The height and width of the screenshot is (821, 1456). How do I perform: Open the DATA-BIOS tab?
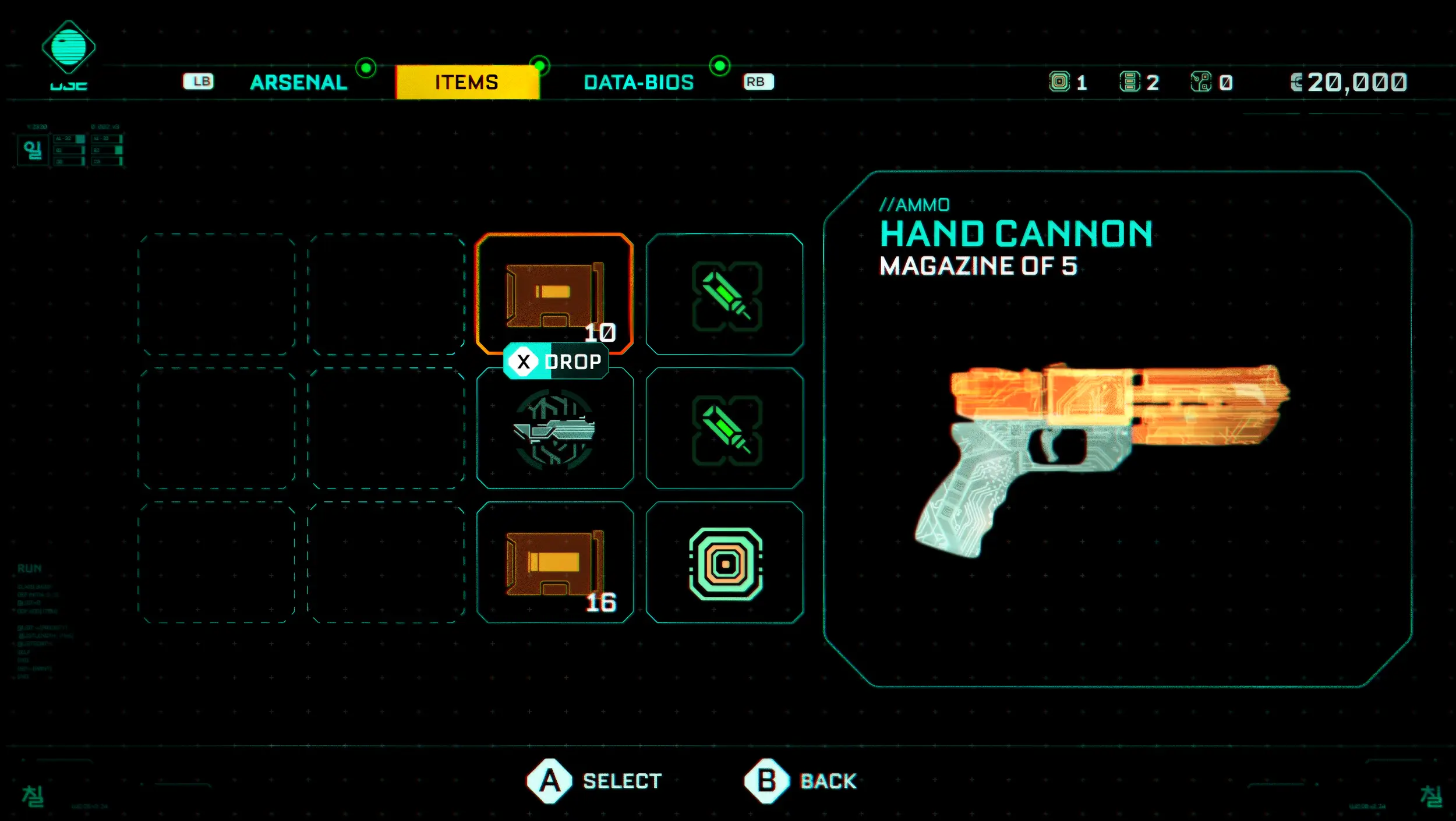638,83
